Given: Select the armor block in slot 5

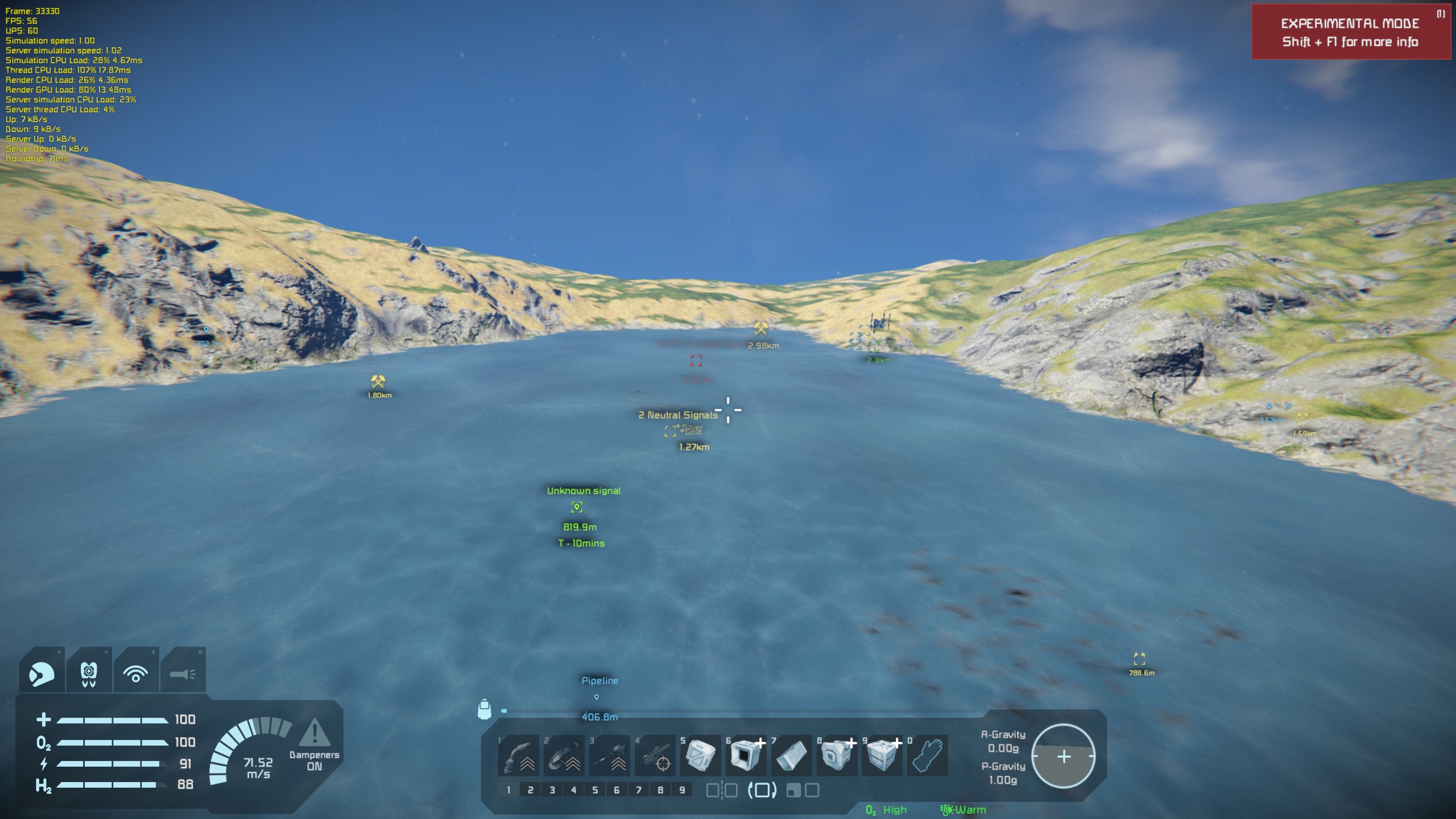Looking at the screenshot, I should pyautogui.click(x=700, y=756).
